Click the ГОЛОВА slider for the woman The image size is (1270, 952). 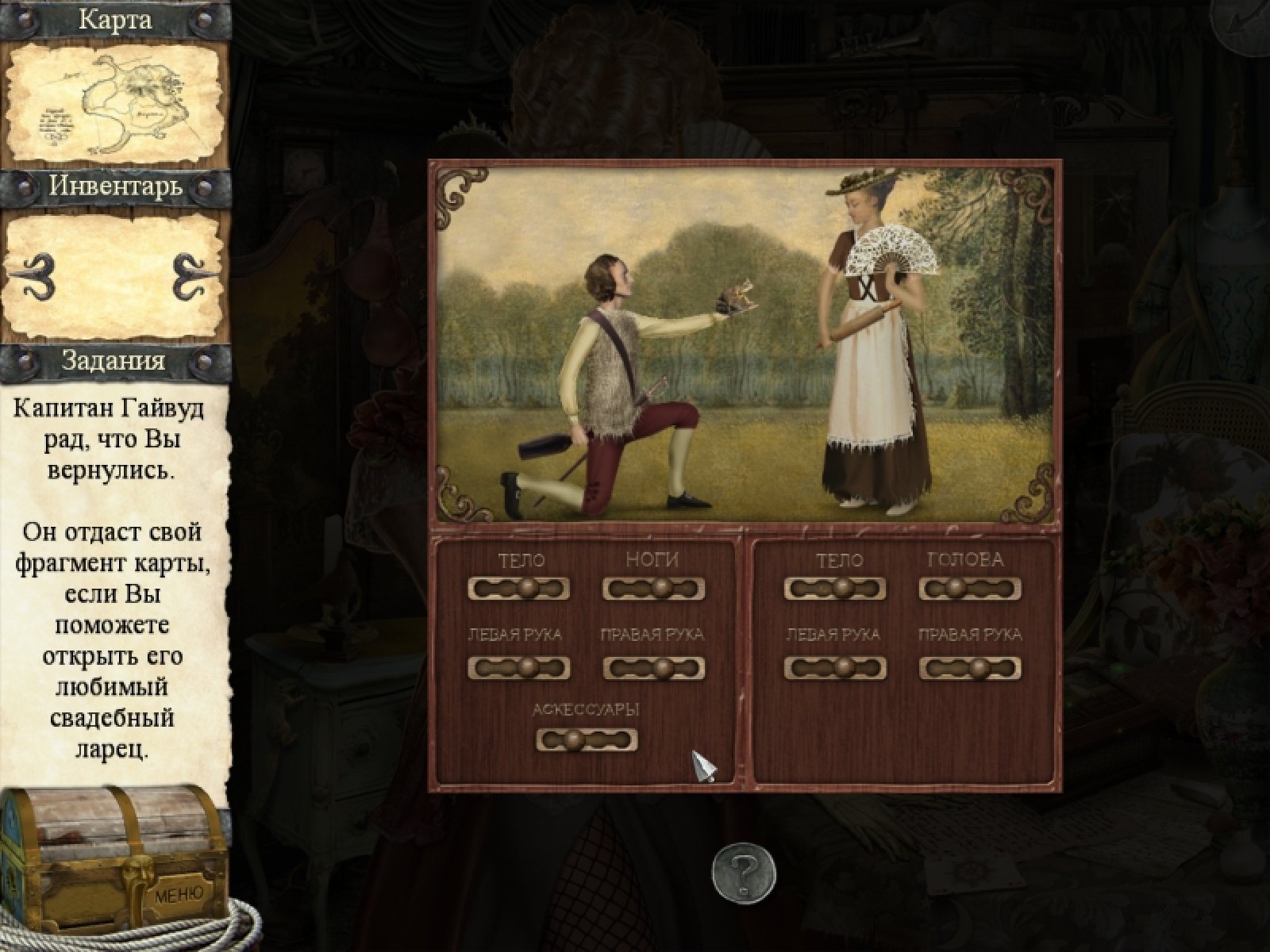[x=970, y=589]
